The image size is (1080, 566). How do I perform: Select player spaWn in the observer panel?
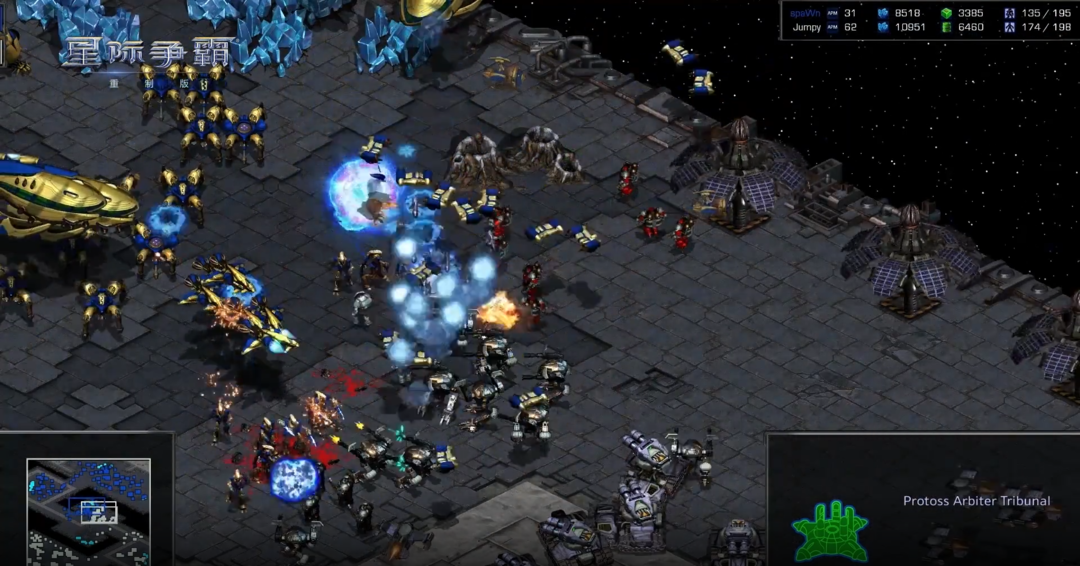tap(805, 13)
